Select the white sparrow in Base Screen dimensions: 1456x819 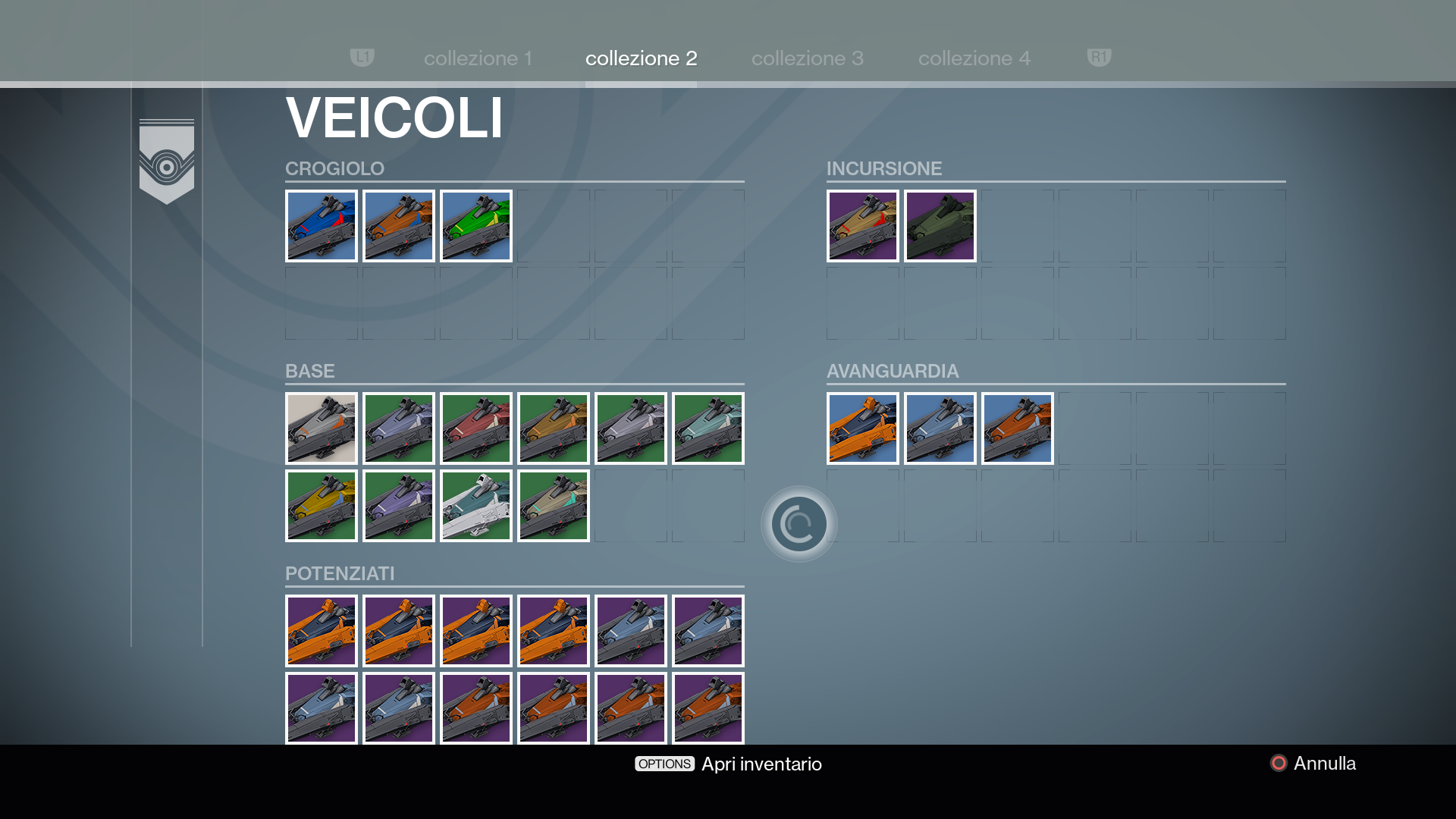click(476, 506)
